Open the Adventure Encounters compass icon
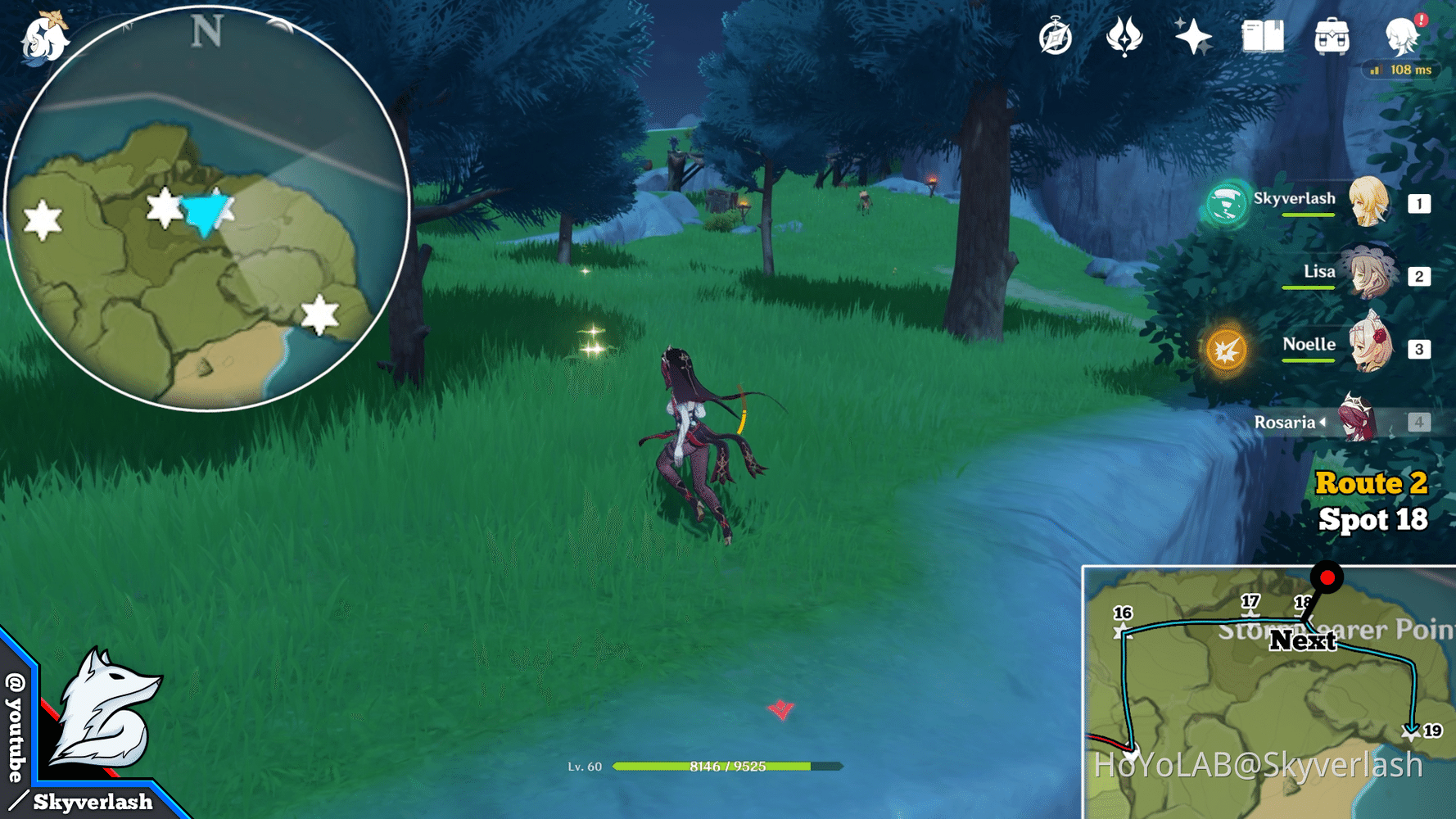The image size is (1456, 819). [x=1056, y=36]
